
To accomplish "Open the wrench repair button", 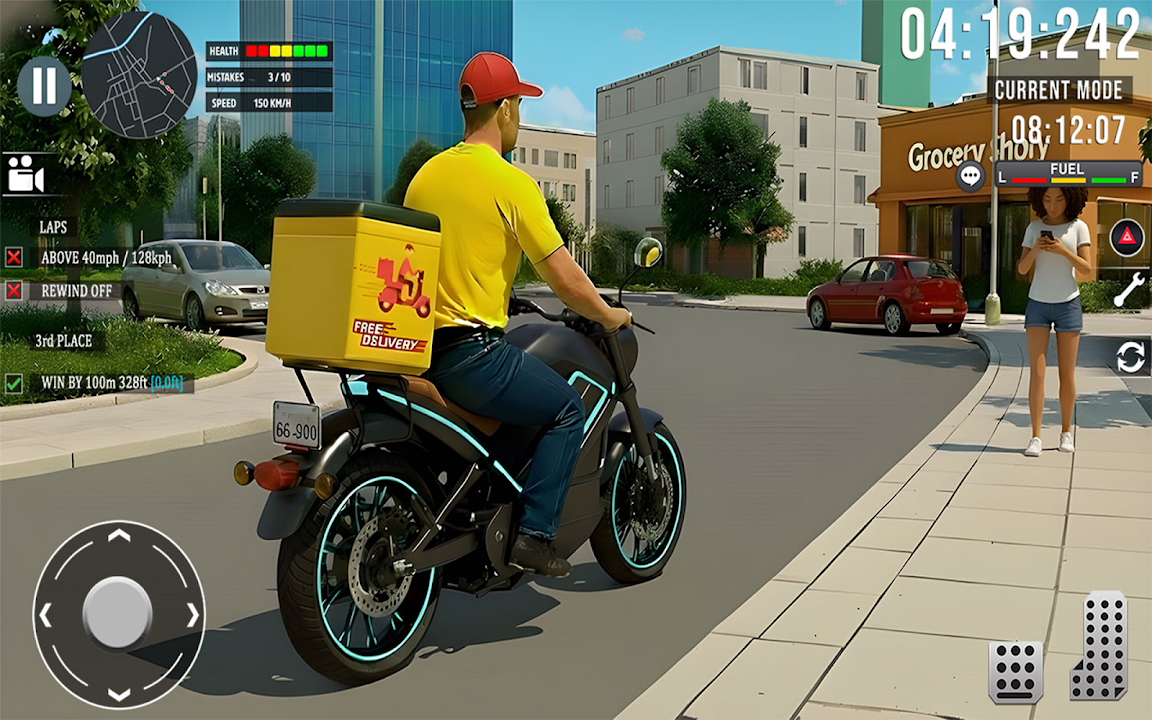I will pyautogui.click(x=1130, y=291).
